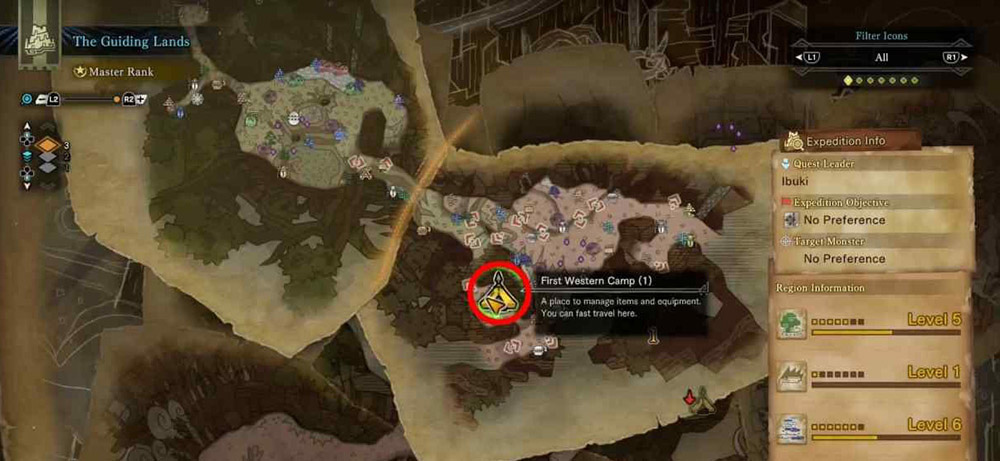Select the coral region Level 6 row
The height and width of the screenshot is (461, 1000).
(x=870, y=429)
